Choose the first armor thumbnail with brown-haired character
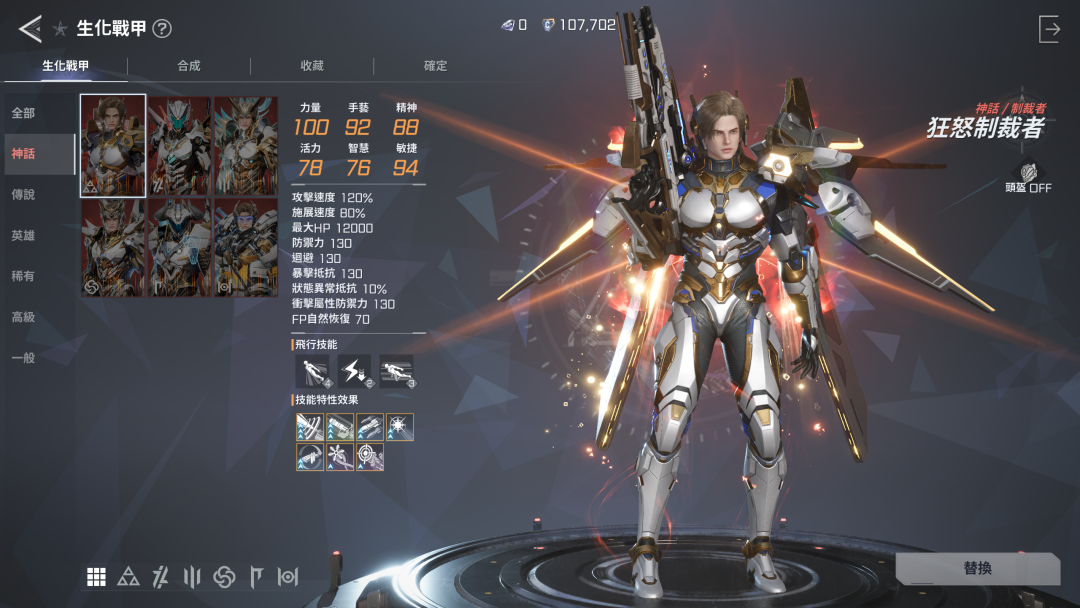Image resolution: width=1080 pixels, height=608 pixels. 113,145
